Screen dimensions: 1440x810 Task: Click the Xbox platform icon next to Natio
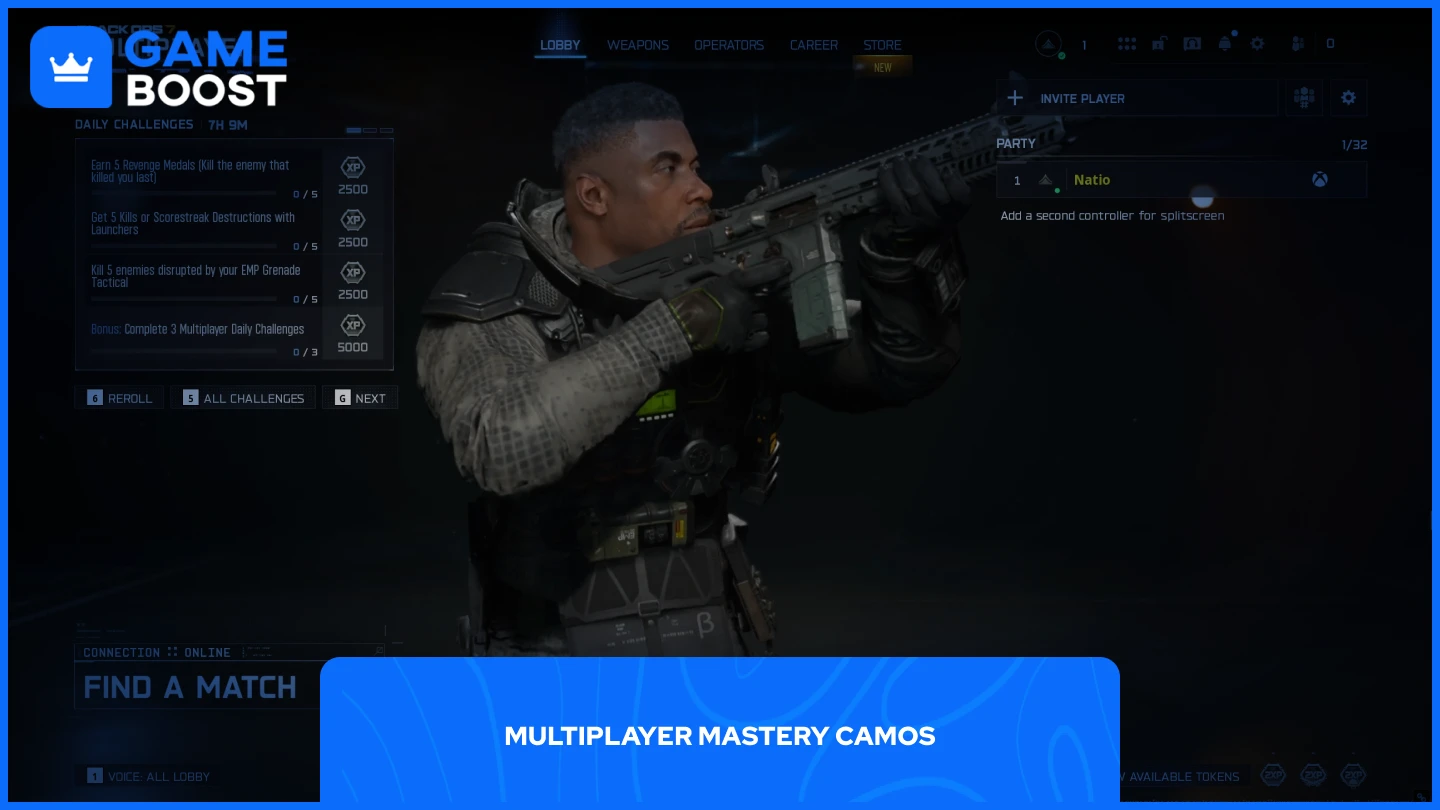(x=1320, y=180)
